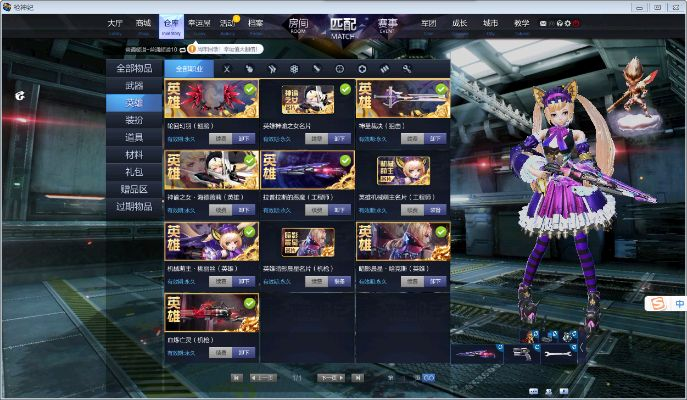687x400 pixels.
Task: Close the game window
Action: point(677,5)
